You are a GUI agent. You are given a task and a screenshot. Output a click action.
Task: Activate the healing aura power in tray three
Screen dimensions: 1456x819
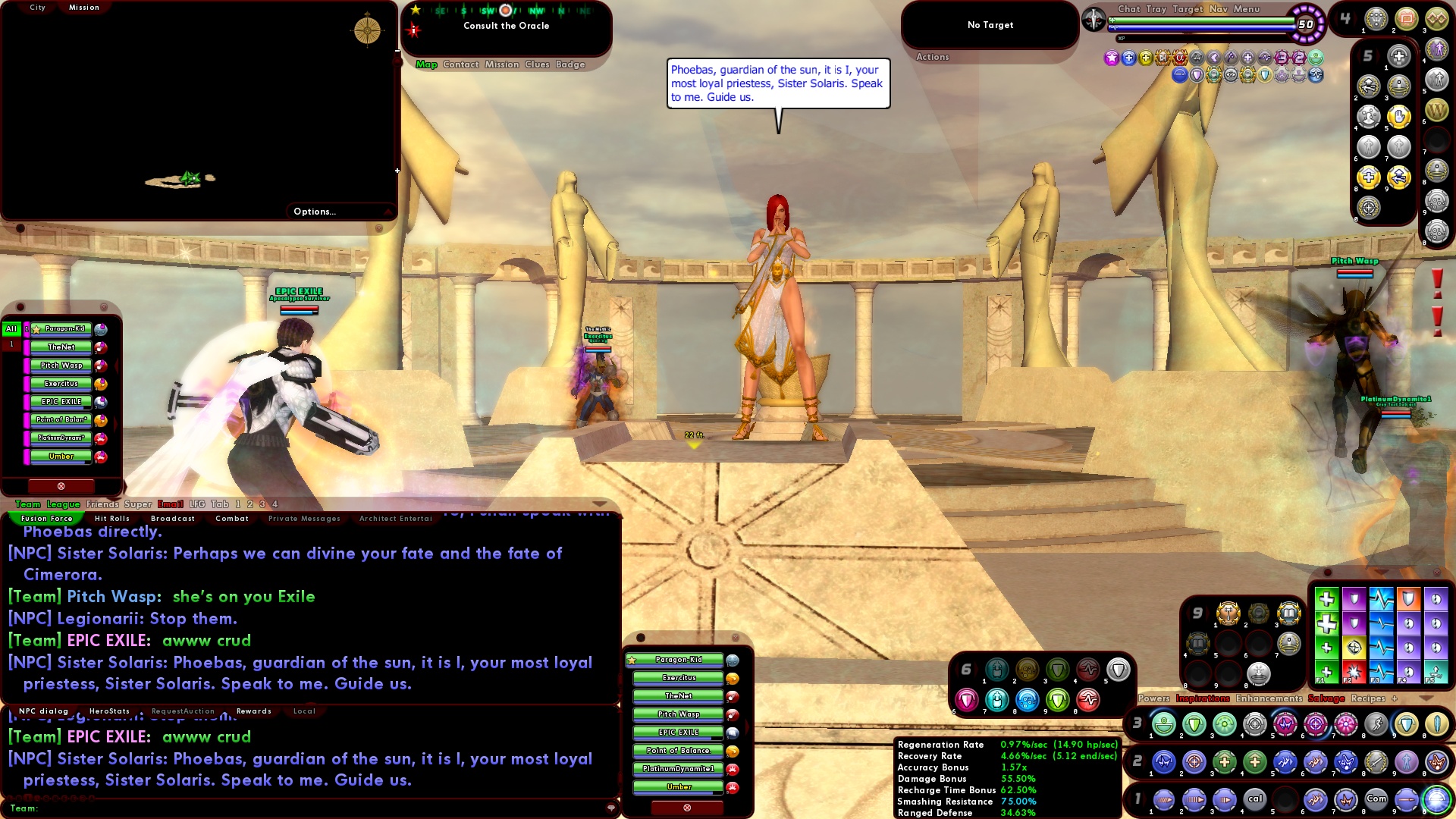click(x=1163, y=724)
